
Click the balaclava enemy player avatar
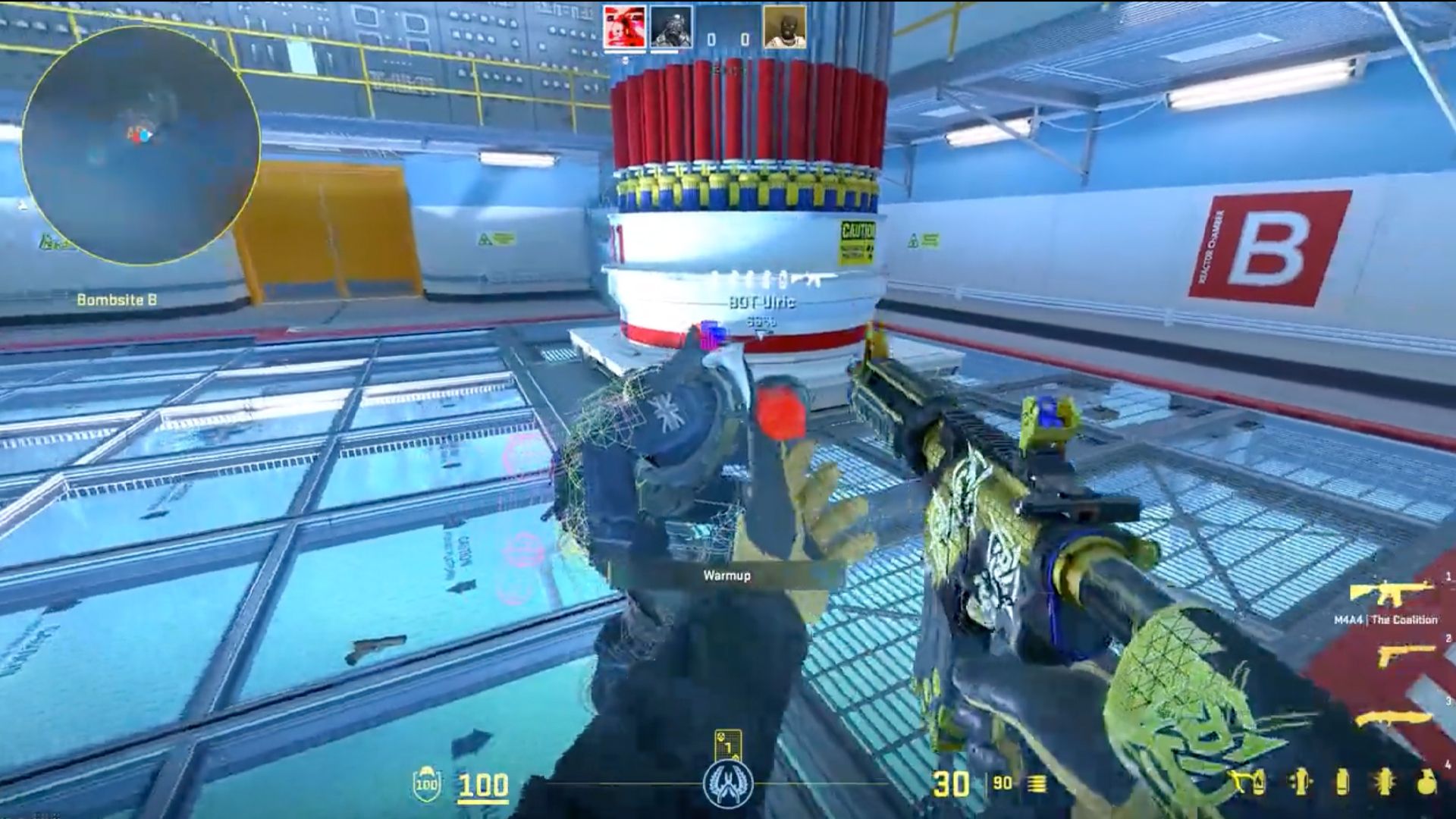click(x=785, y=28)
